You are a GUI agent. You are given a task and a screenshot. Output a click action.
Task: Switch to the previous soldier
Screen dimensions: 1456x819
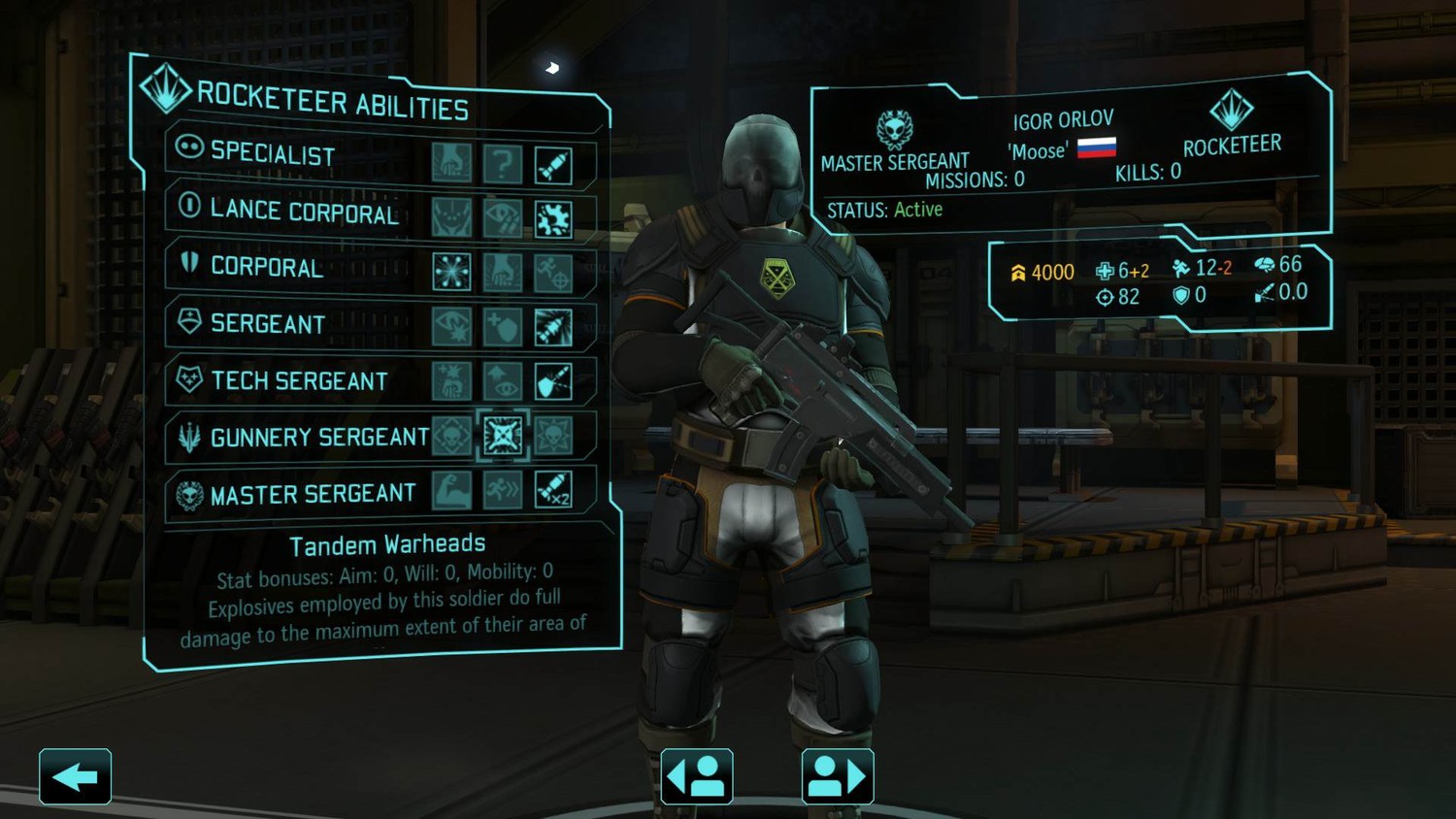click(697, 776)
